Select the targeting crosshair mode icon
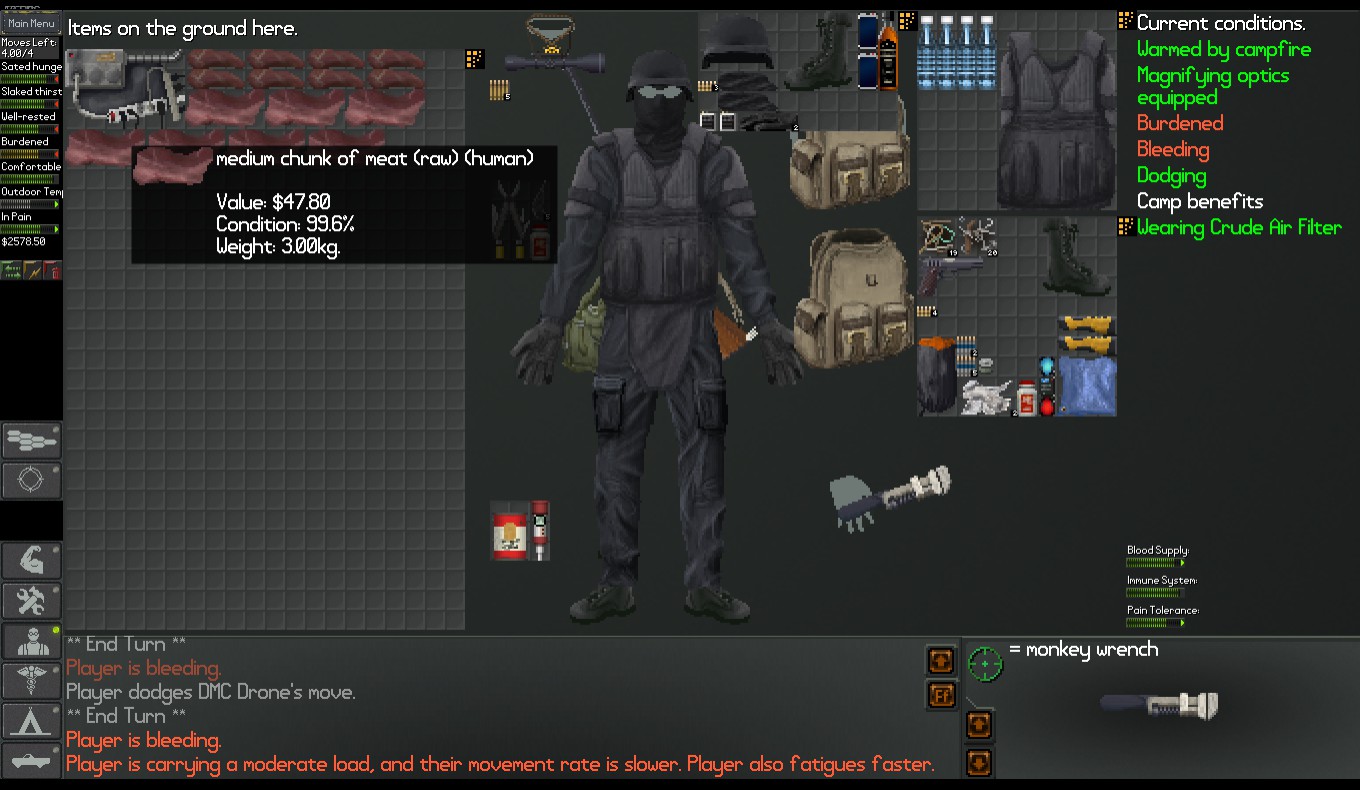Screen dimensions: 1360x790 point(31,480)
